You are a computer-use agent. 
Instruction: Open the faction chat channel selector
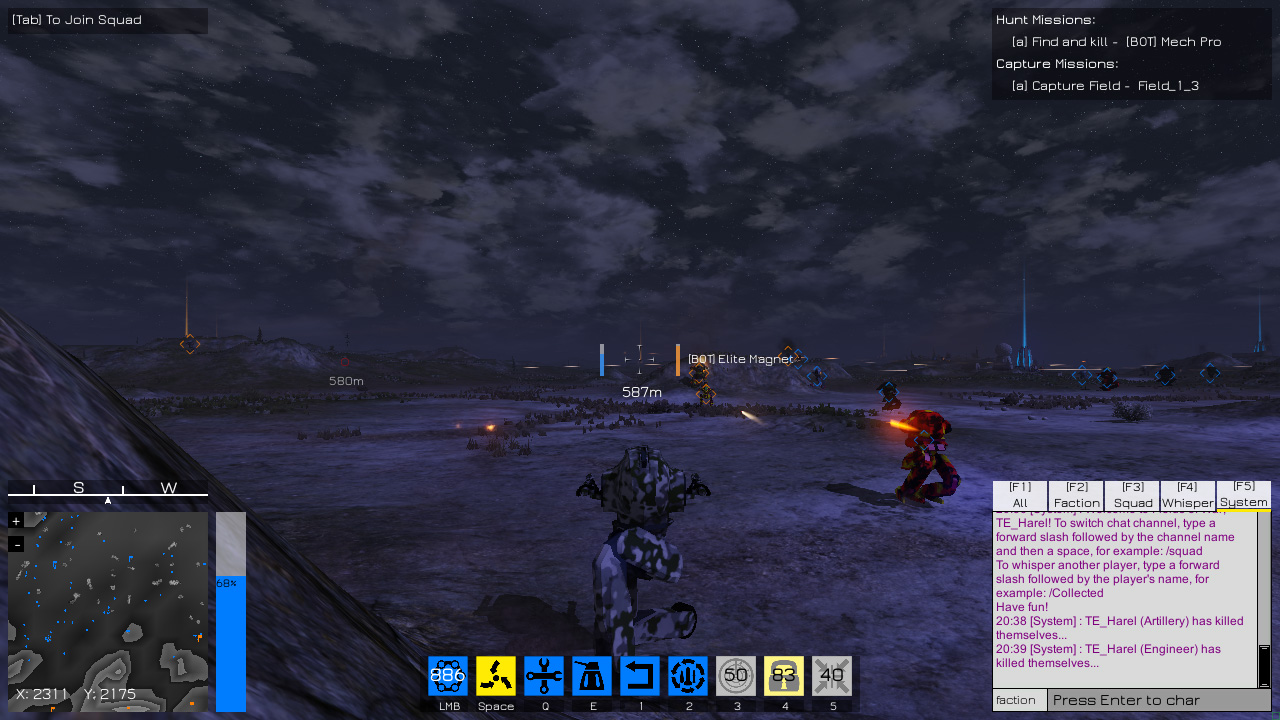1018,700
